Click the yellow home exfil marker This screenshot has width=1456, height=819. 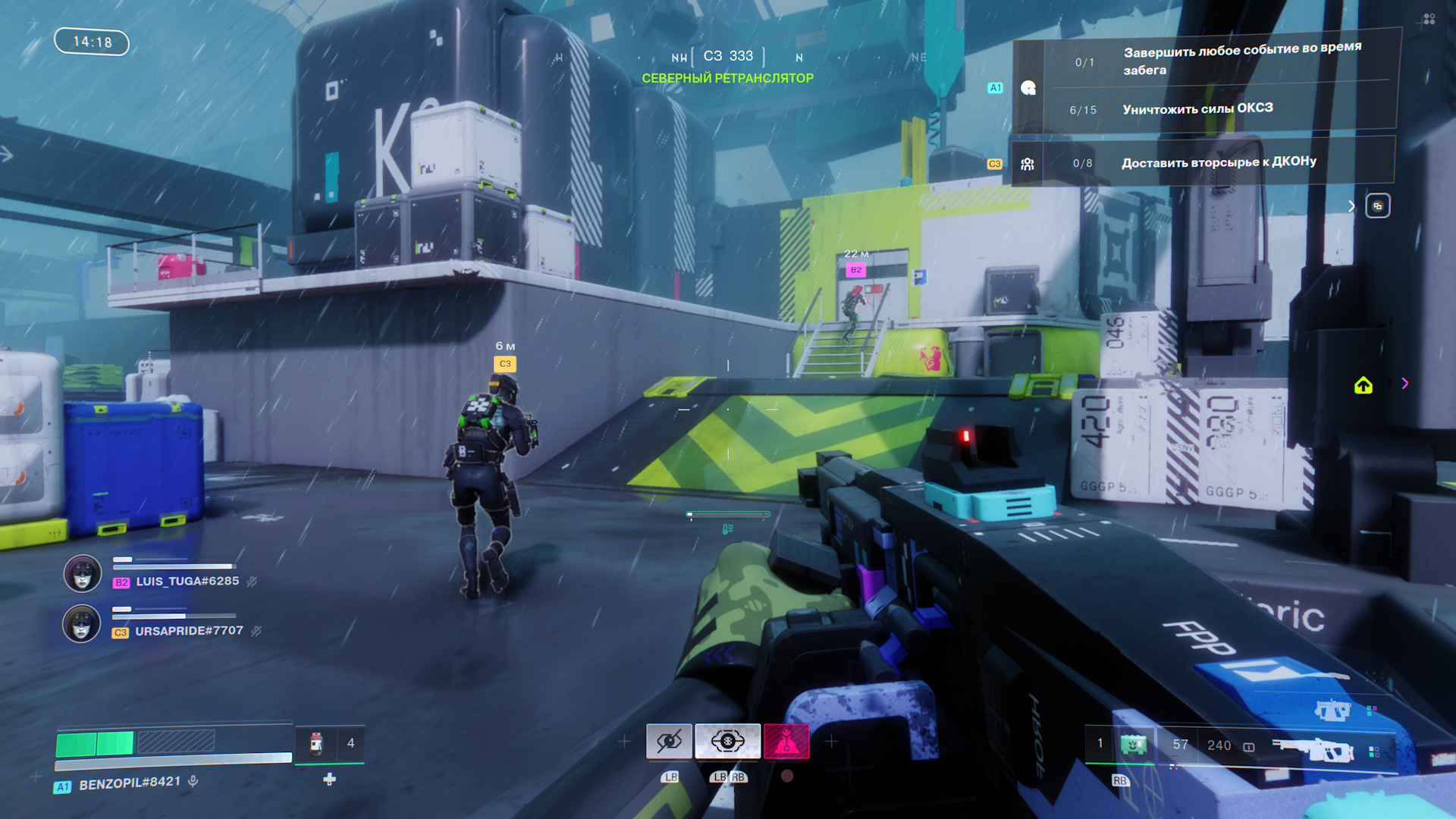click(1363, 386)
